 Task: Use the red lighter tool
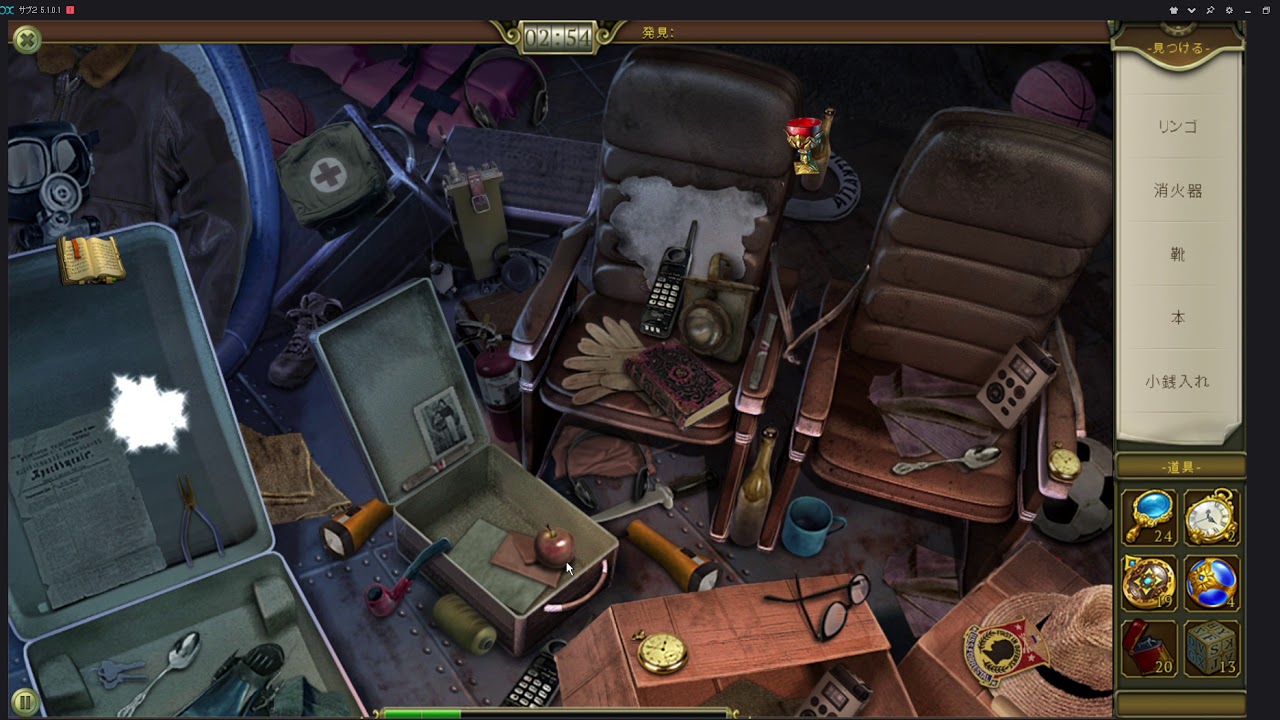(x=1148, y=648)
